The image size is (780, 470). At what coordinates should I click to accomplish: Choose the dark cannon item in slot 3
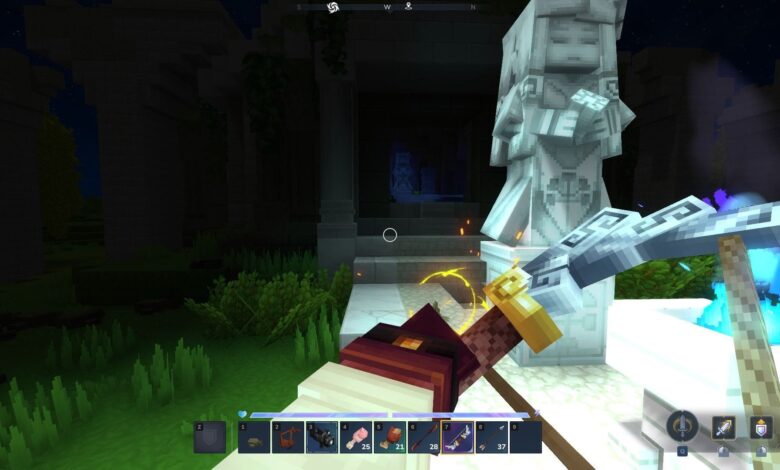click(322, 437)
